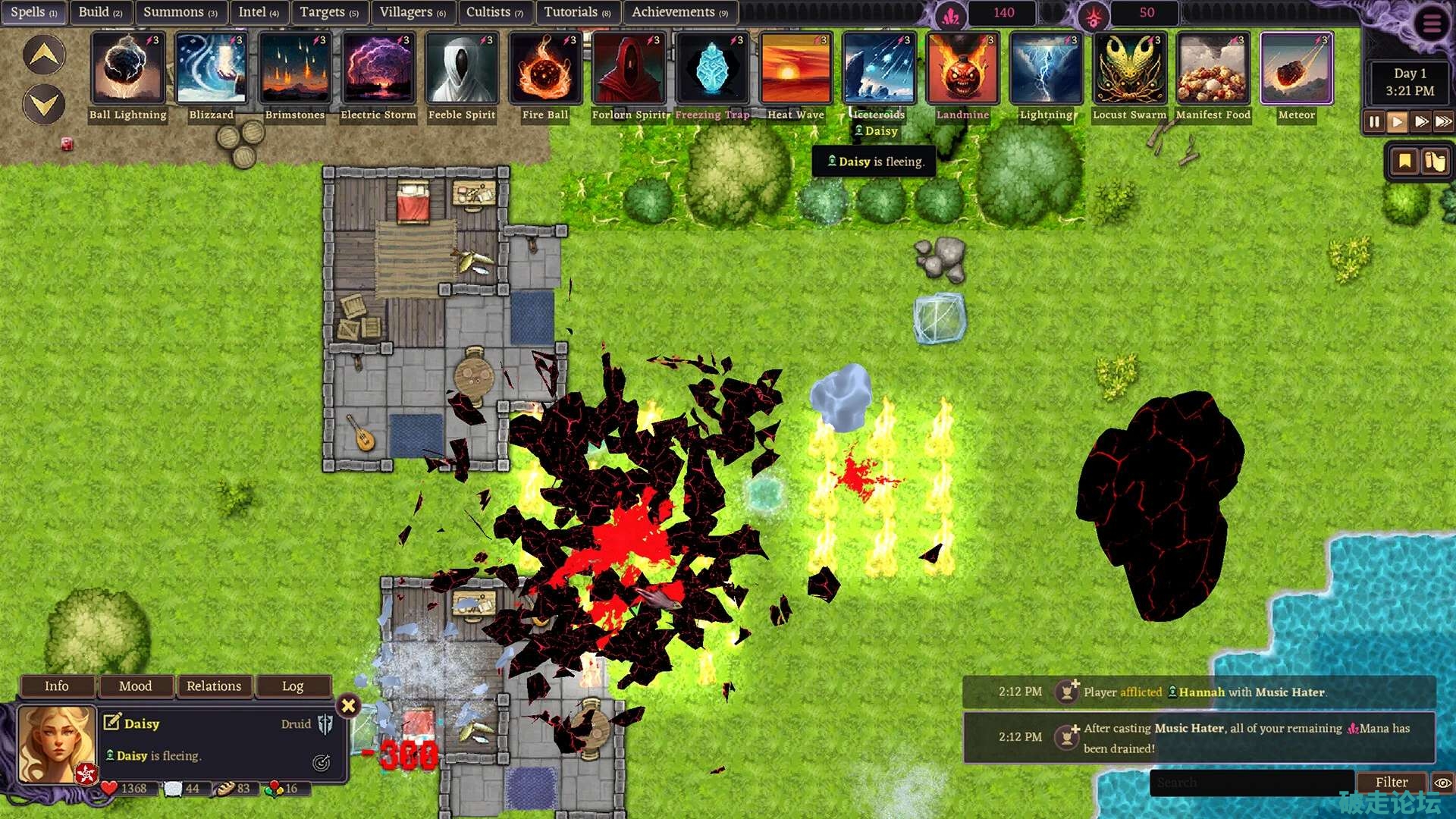The image size is (1456, 819).
Task: Pause the game
Action: click(1374, 121)
